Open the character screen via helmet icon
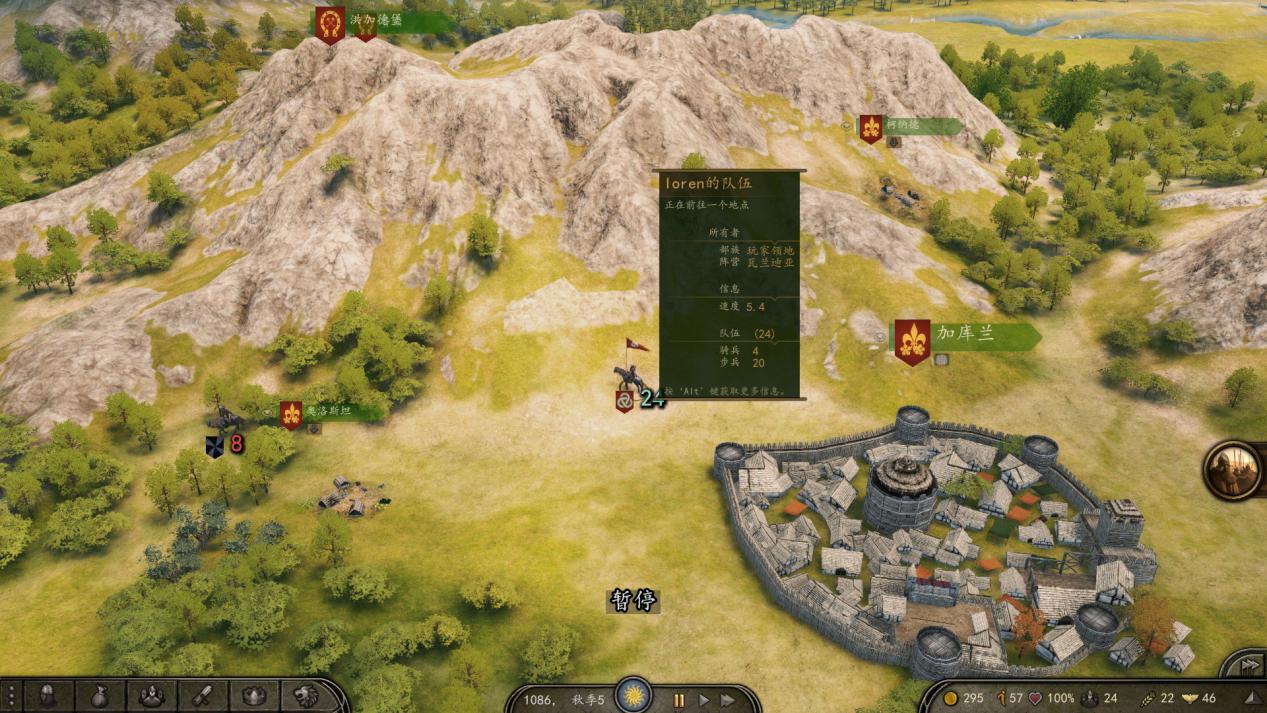Screen dimensions: 1267x713 pos(47,696)
